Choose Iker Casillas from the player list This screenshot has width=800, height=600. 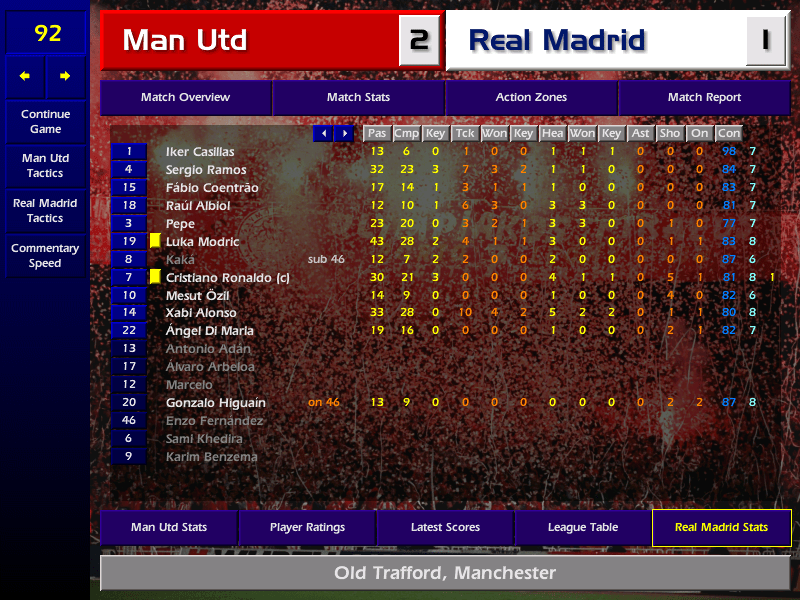click(200, 152)
